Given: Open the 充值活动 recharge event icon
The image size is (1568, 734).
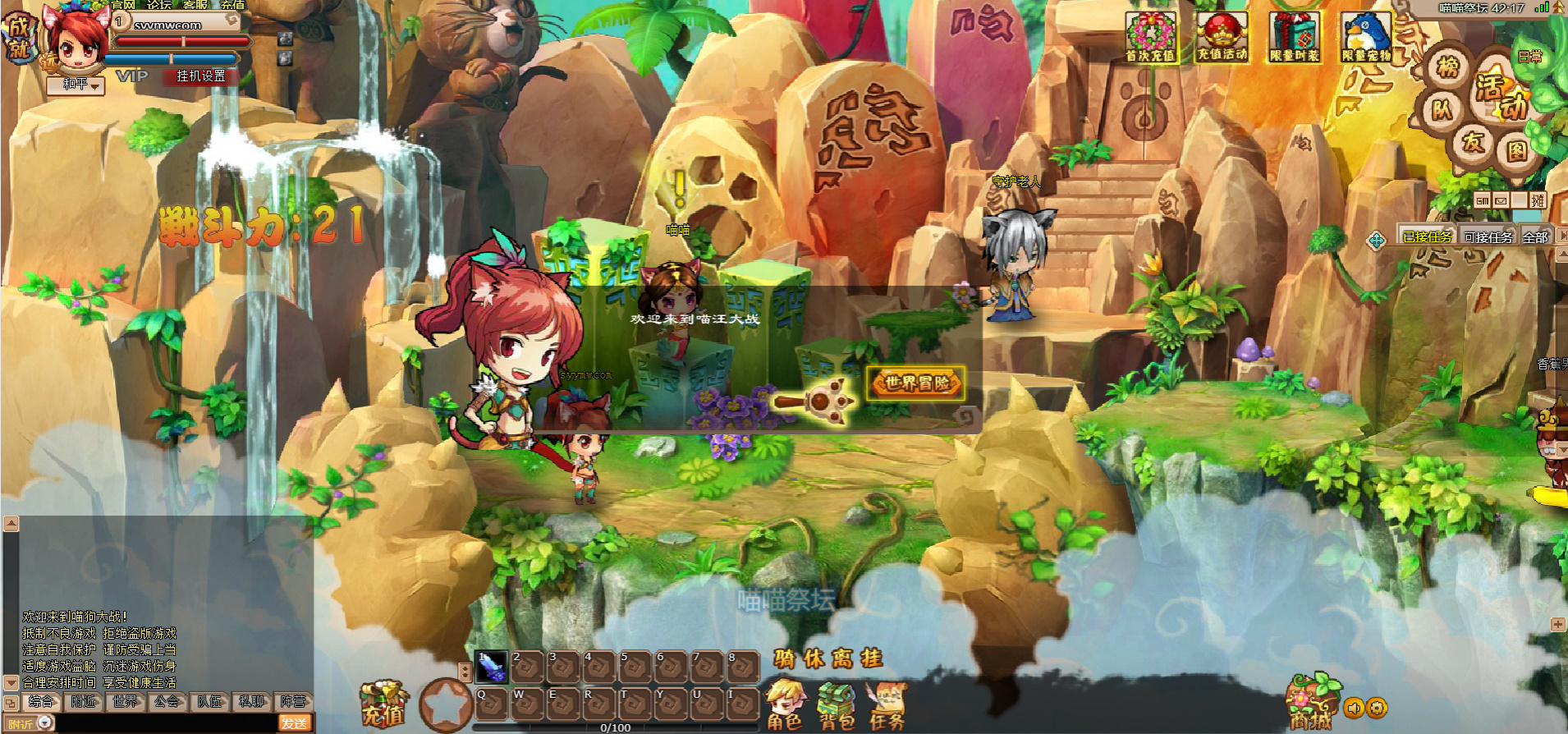Looking at the screenshot, I should tap(1222, 38).
